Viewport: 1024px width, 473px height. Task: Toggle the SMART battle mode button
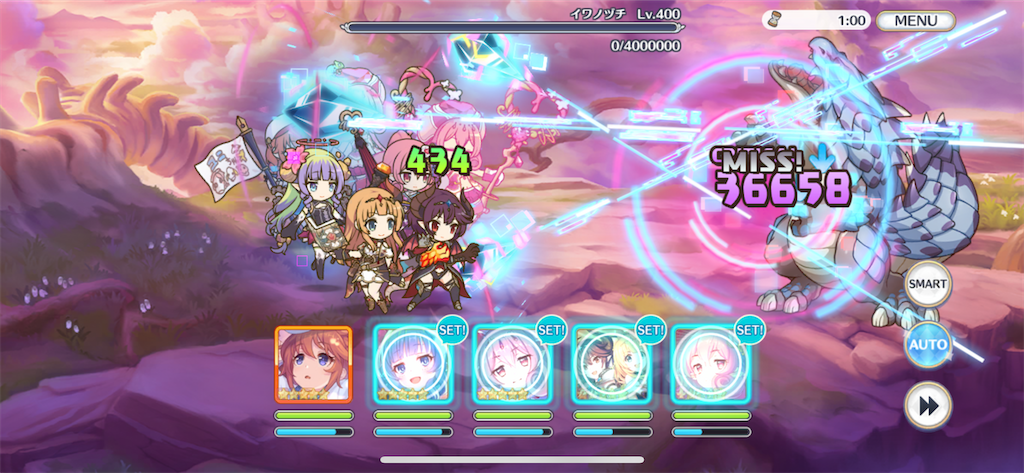[x=928, y=285]
